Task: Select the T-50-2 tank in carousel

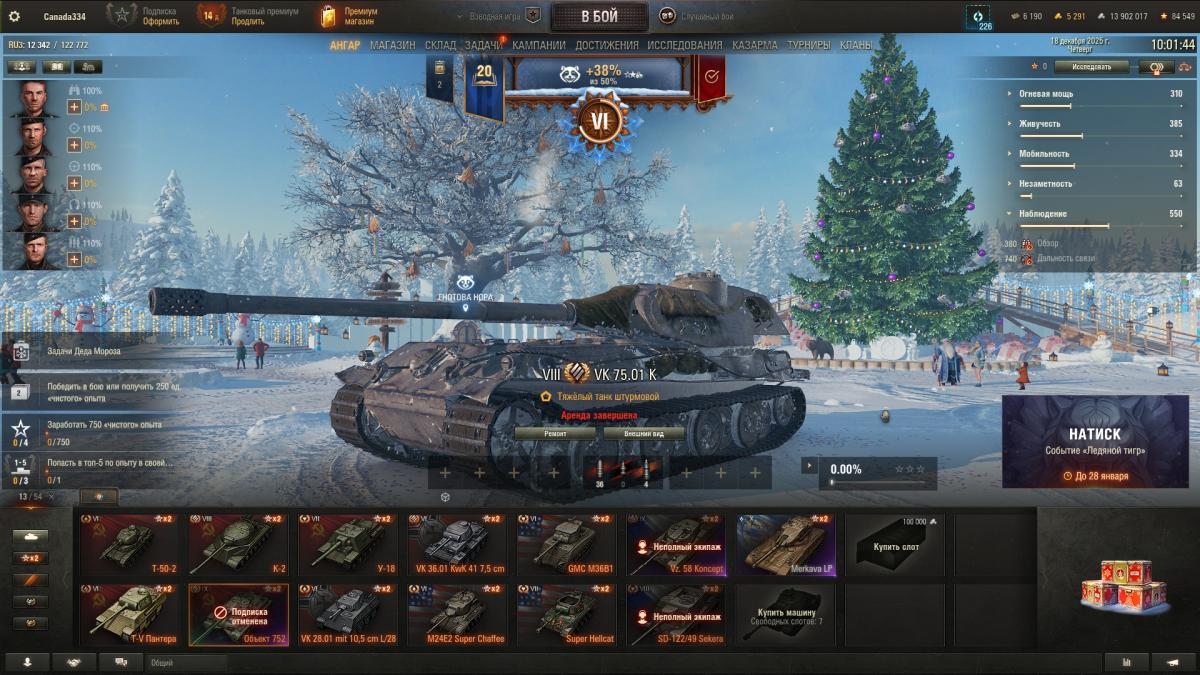Action: click(132, 545)
